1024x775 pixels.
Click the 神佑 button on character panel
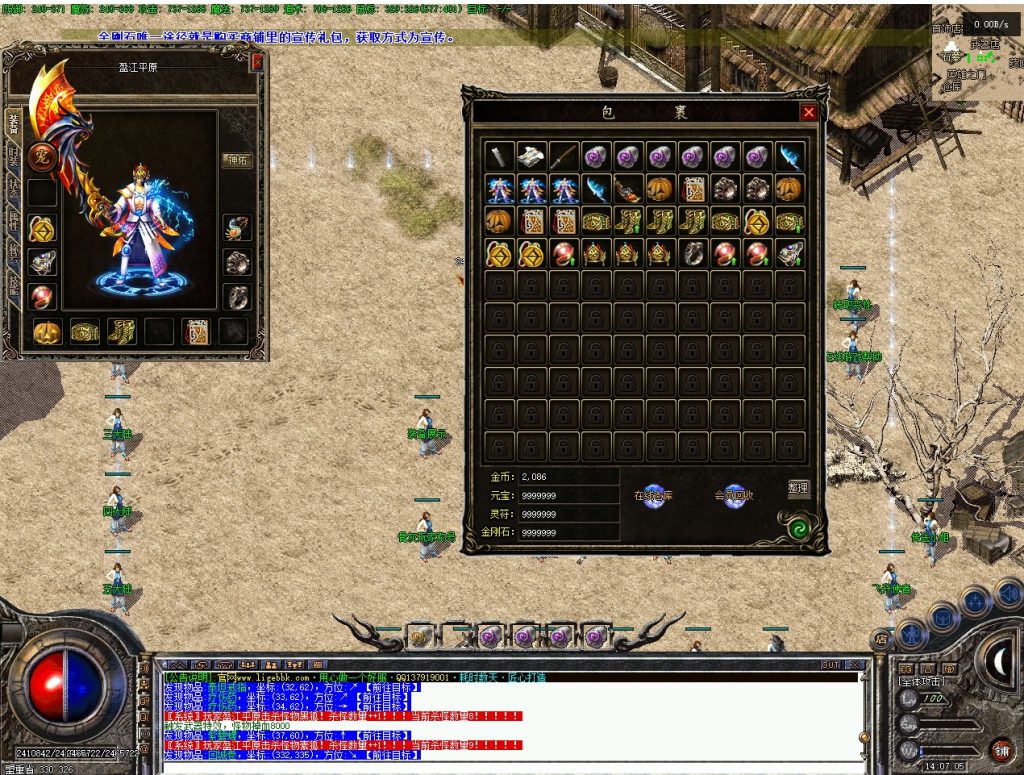point(236,159)
